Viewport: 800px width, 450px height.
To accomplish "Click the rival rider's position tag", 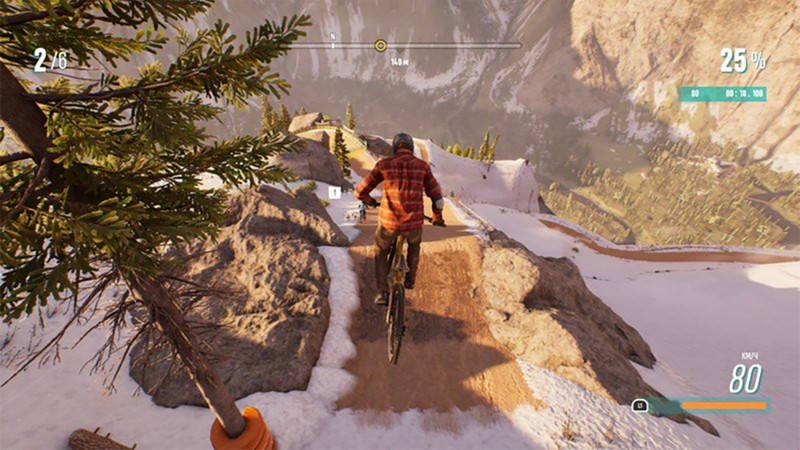I will tap(335, 192).
